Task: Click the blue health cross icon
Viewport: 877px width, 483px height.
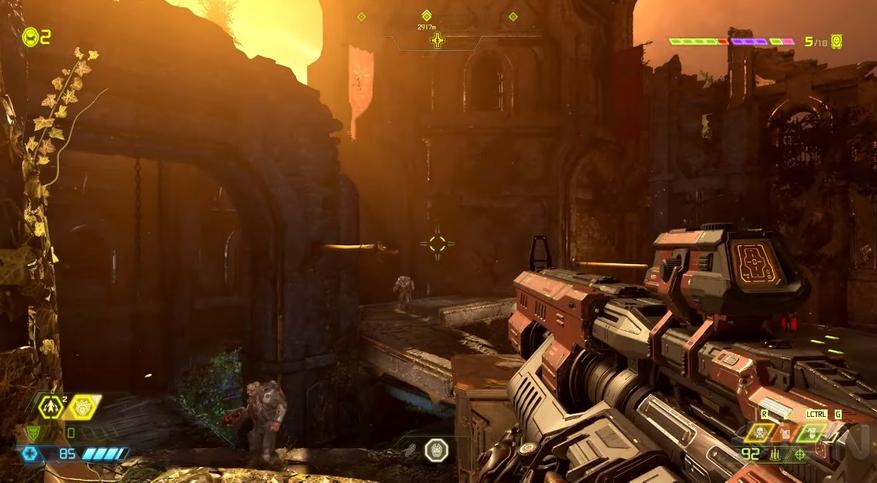Action: pos(31,453)
